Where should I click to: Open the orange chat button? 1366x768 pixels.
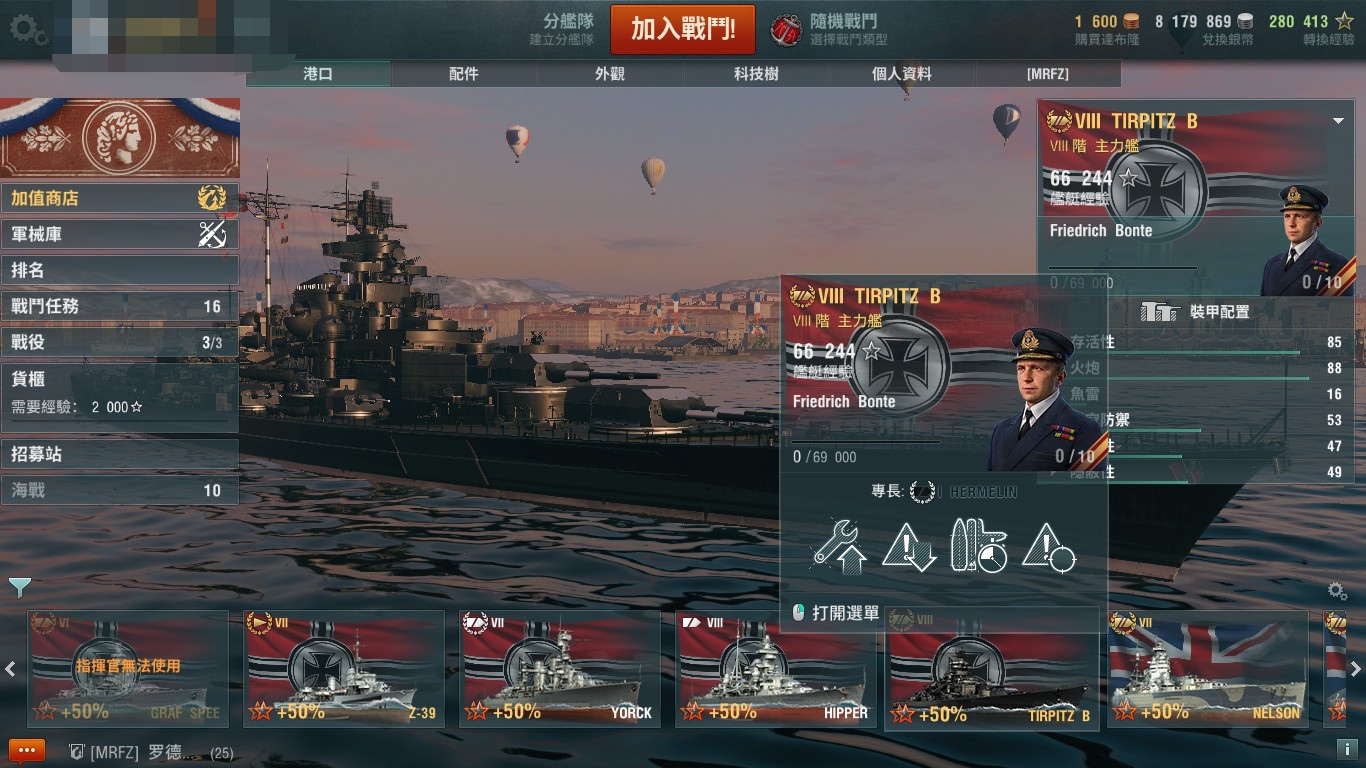(26, 751)
